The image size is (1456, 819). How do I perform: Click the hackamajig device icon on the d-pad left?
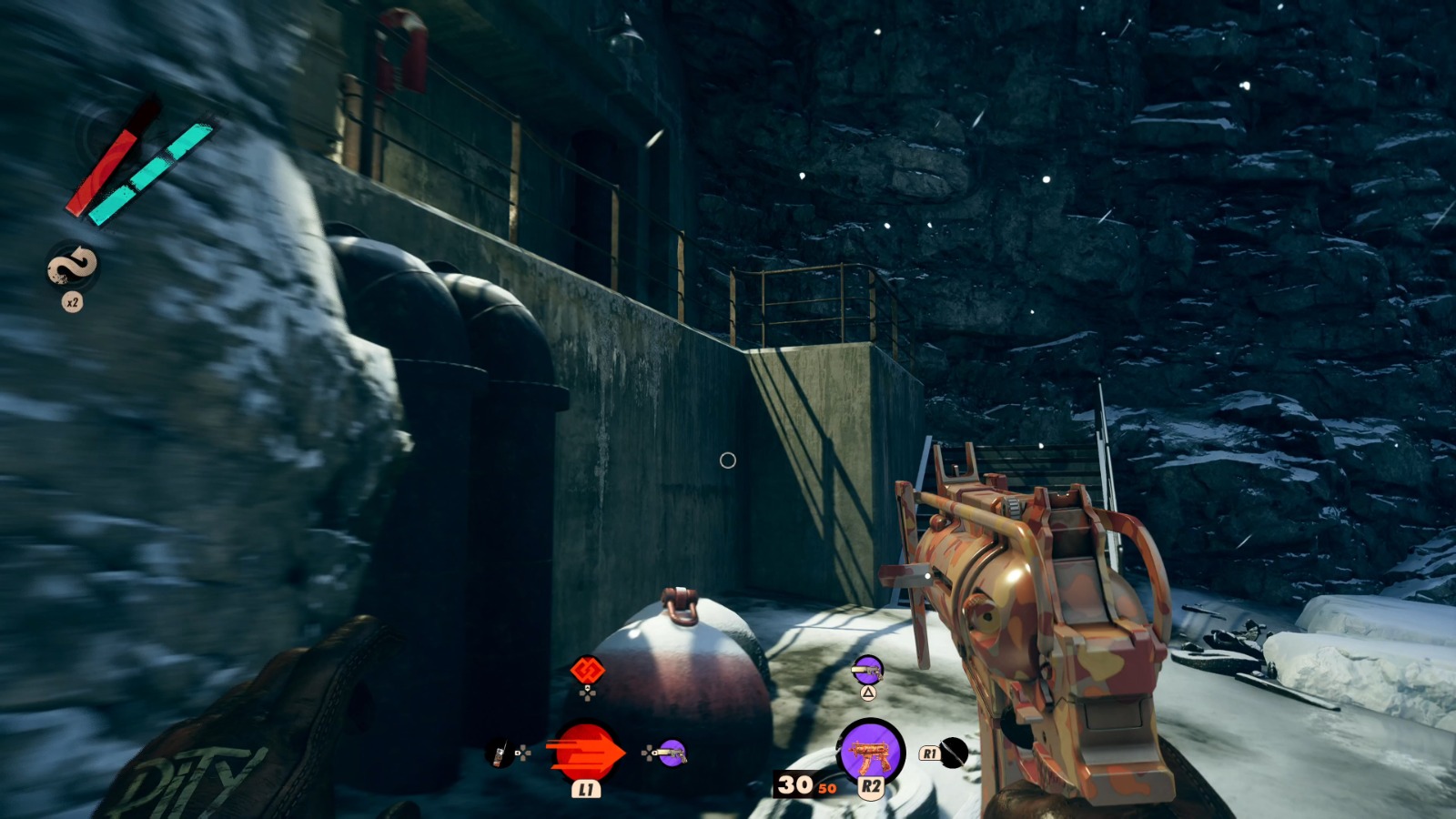coord(499,754)
